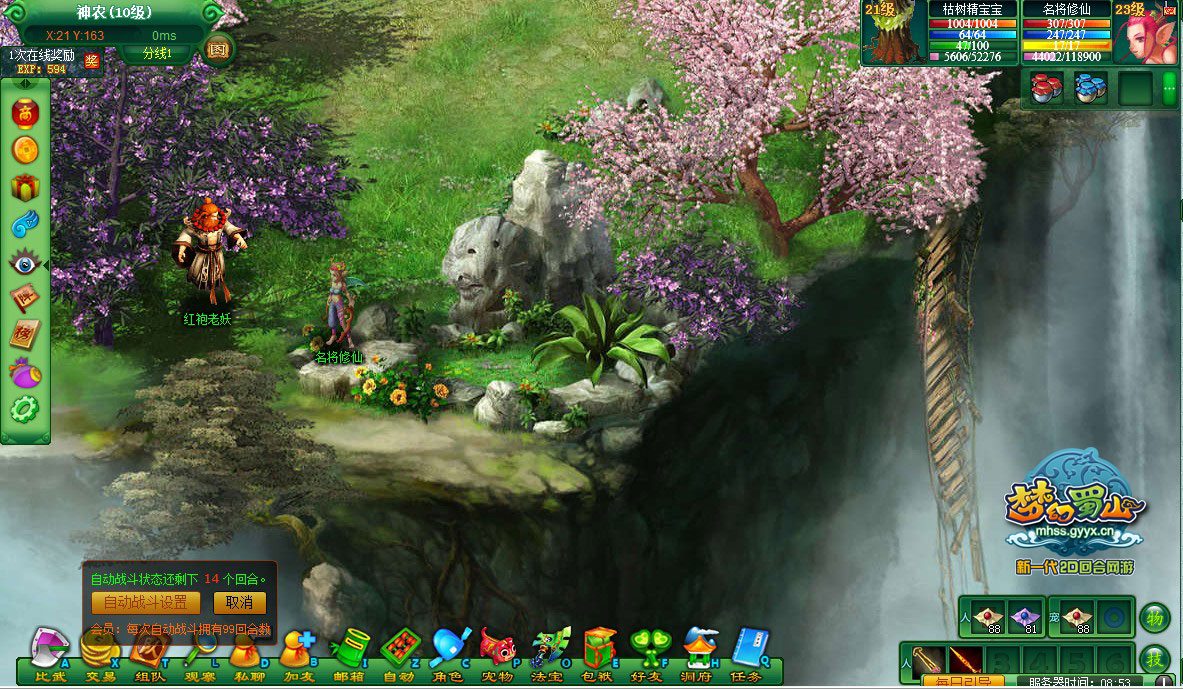Open the gift box icon in sidebar

point(25,186)
